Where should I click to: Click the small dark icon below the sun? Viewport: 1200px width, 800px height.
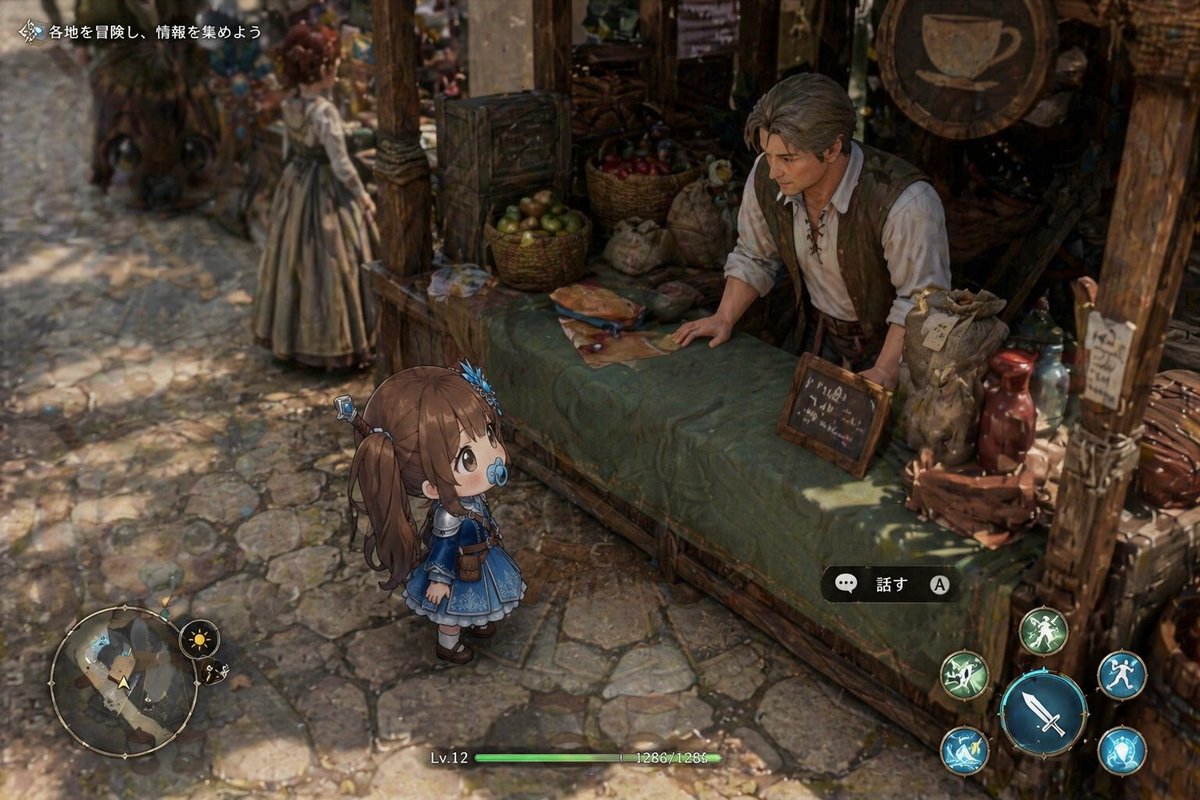pyautogui.click(x=212, y=673)
